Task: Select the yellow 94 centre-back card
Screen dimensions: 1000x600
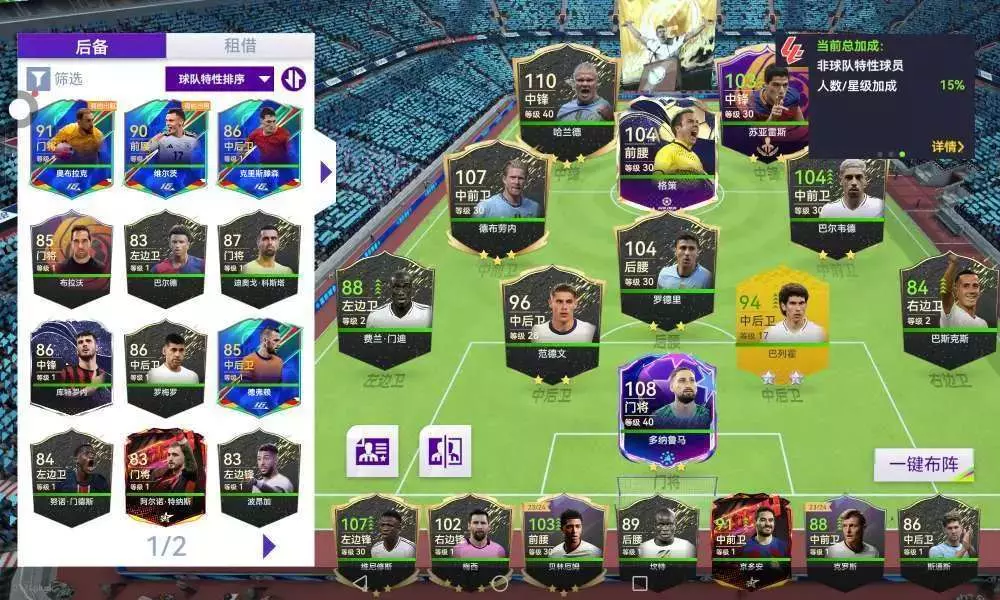Action: [781, 318]
